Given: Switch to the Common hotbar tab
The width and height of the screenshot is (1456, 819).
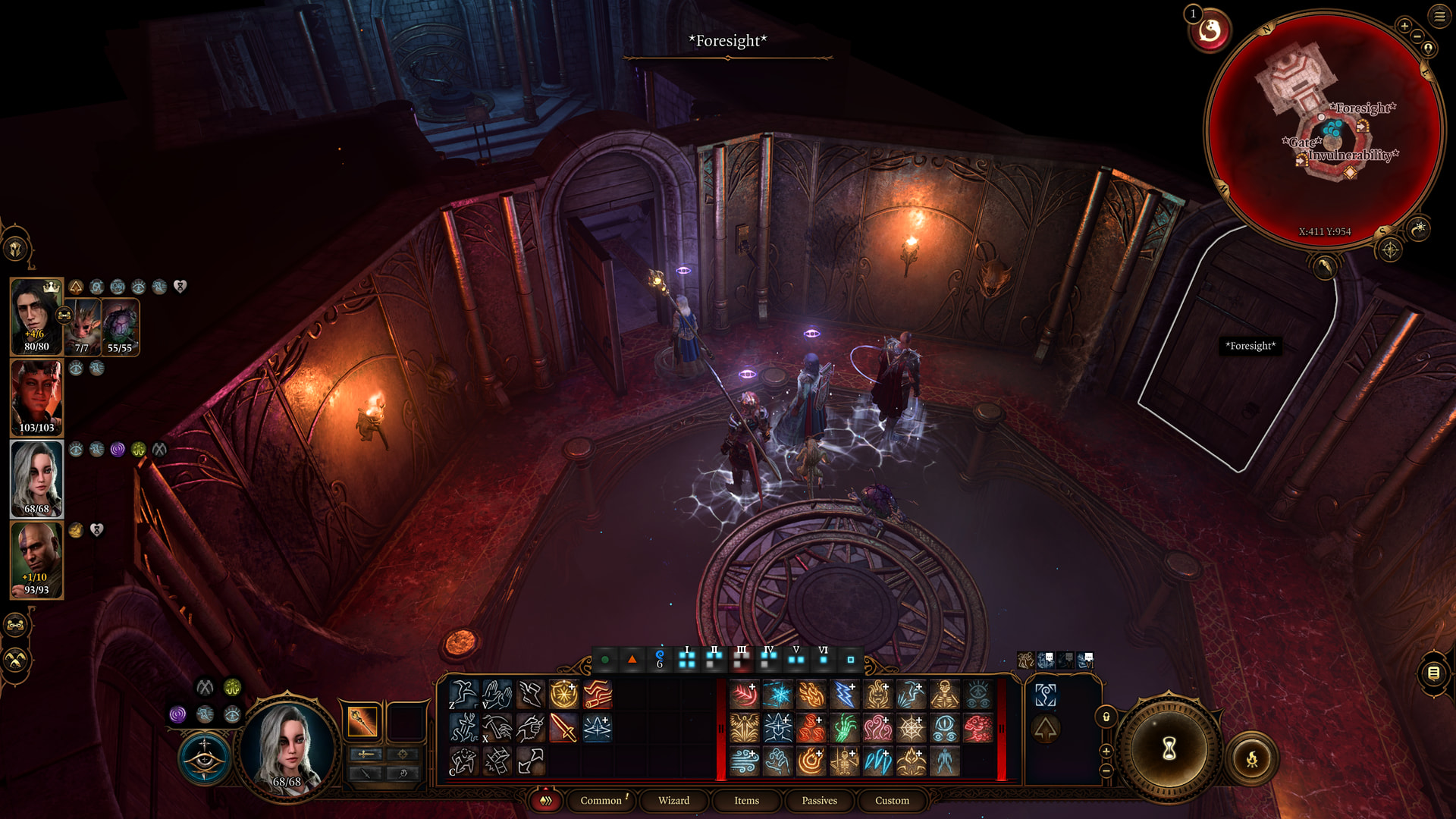Looking at the screenshot, I should coord(601,801).
